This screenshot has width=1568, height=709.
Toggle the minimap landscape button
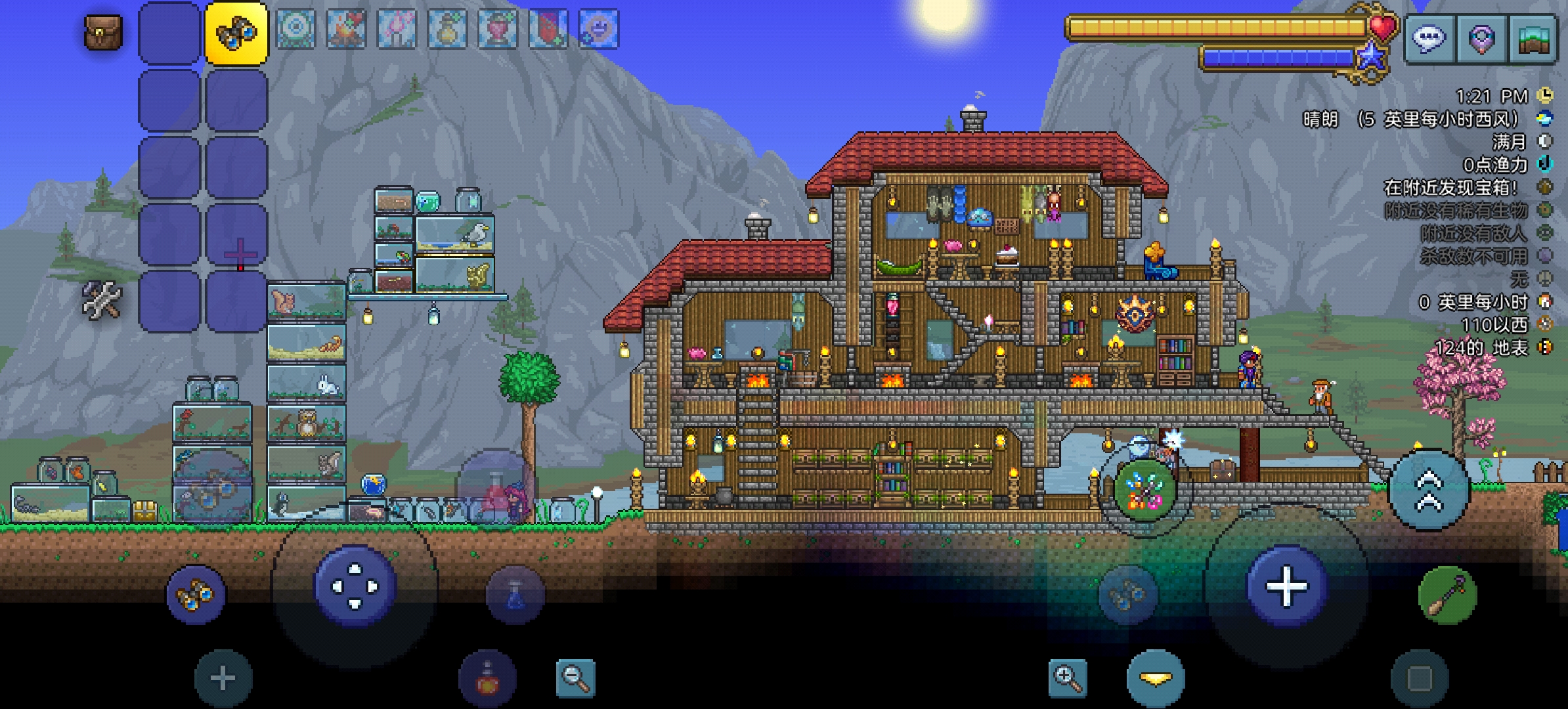1533,39
